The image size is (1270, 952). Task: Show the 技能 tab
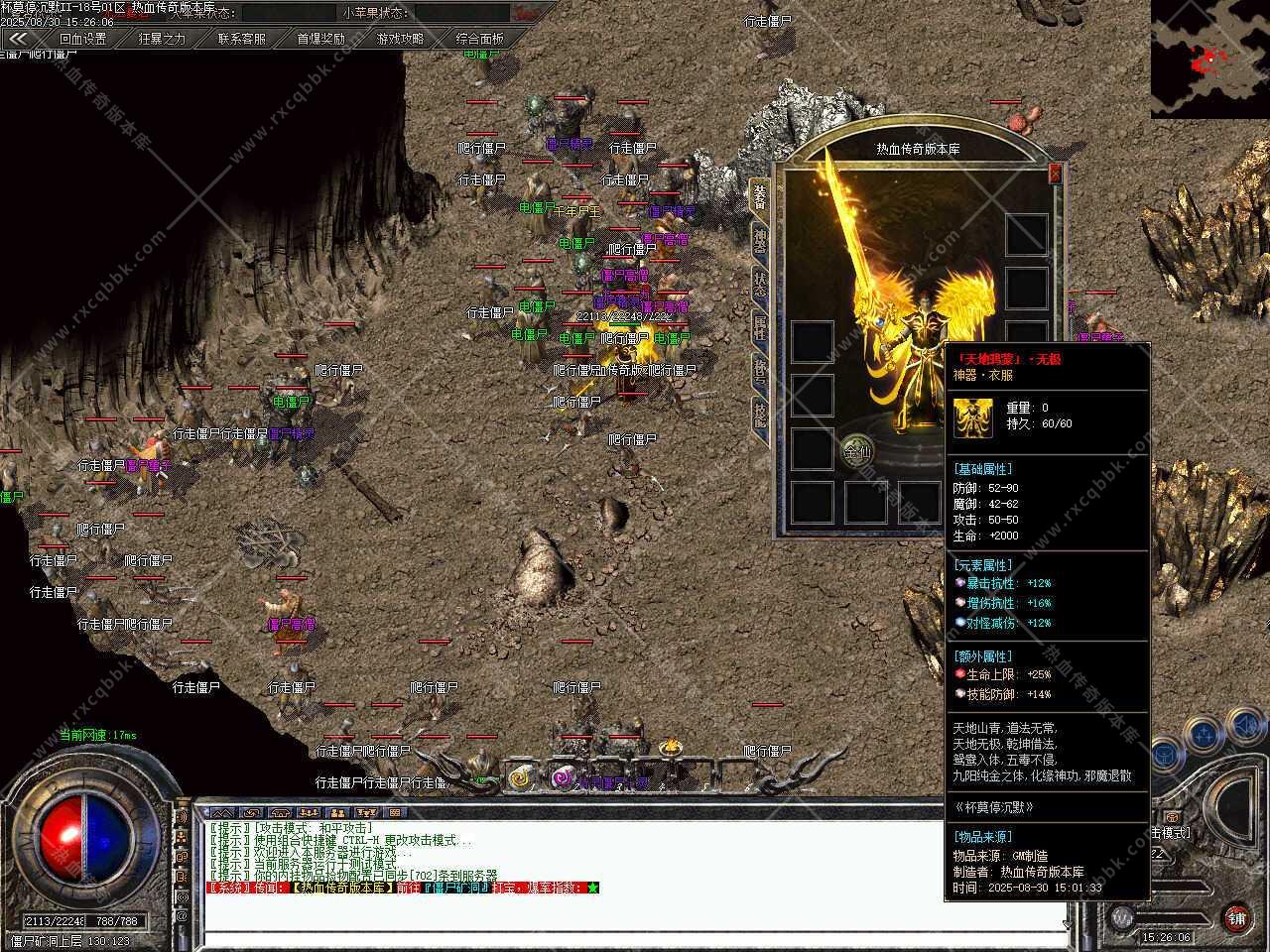pyautogui.click(x=759, y=414)
